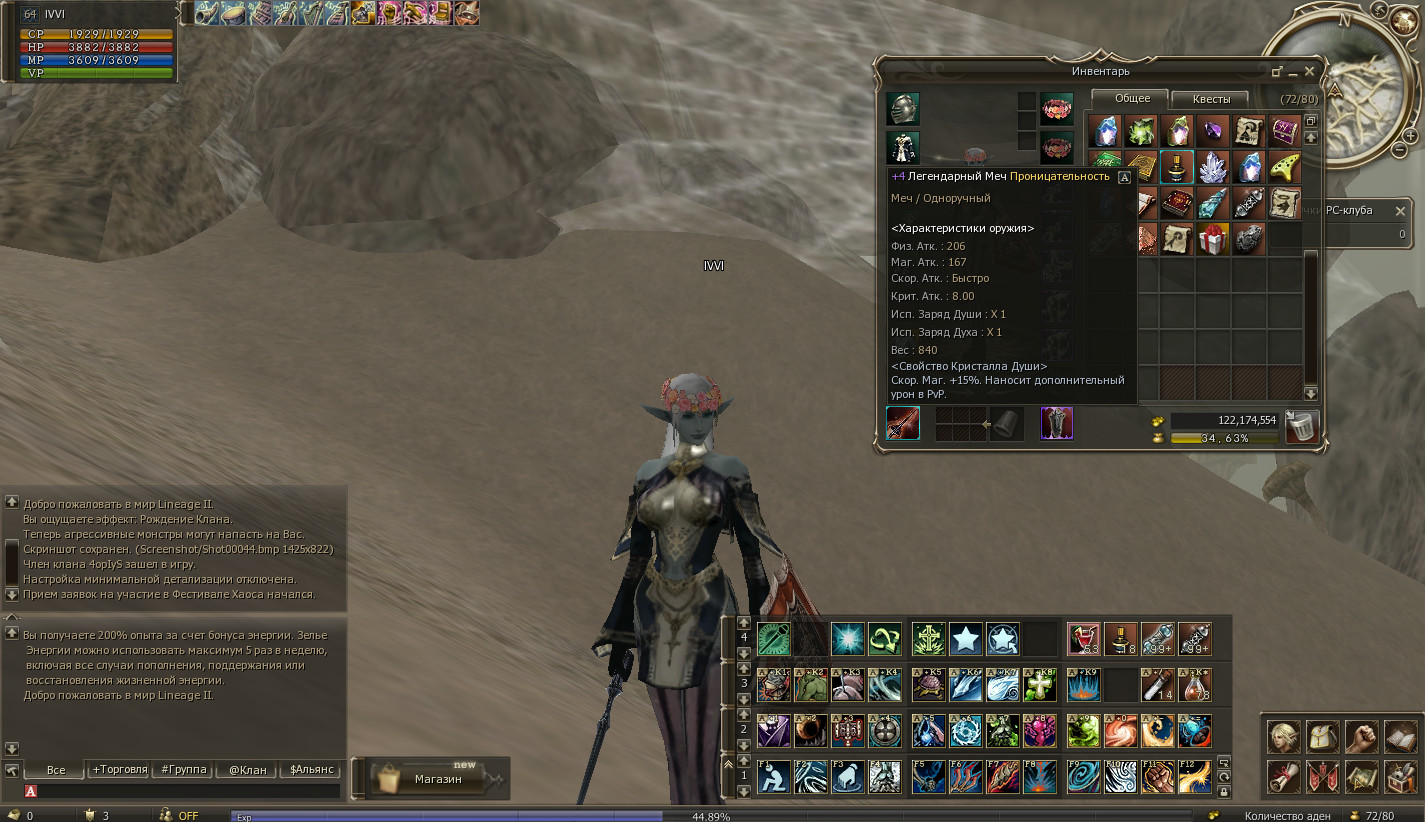Close the Инвентарь window
Viewport: 1425px width, 822px height.
[x=1309, y=72]
